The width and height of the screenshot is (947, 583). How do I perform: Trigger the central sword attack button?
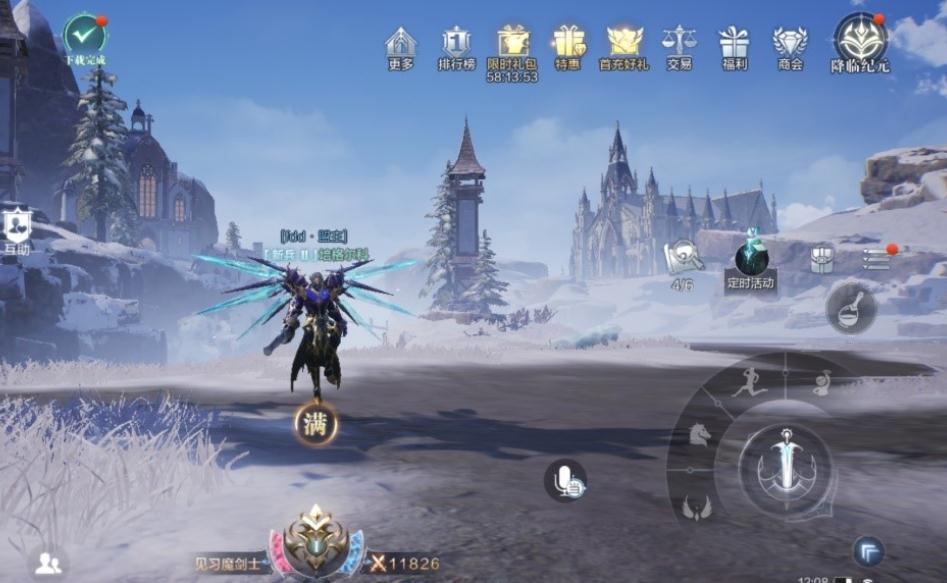pyautogui.click(x=784, y=465)
